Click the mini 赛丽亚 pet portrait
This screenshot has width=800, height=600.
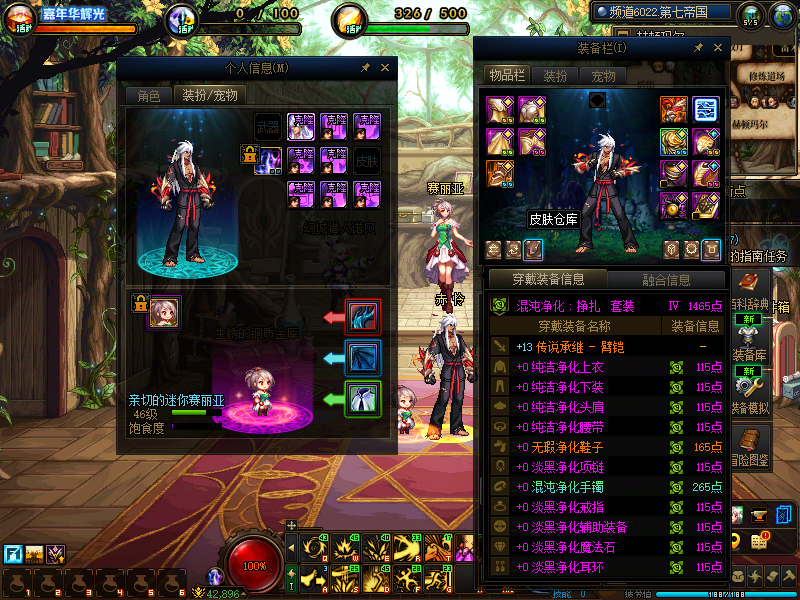tap(164, 314)
